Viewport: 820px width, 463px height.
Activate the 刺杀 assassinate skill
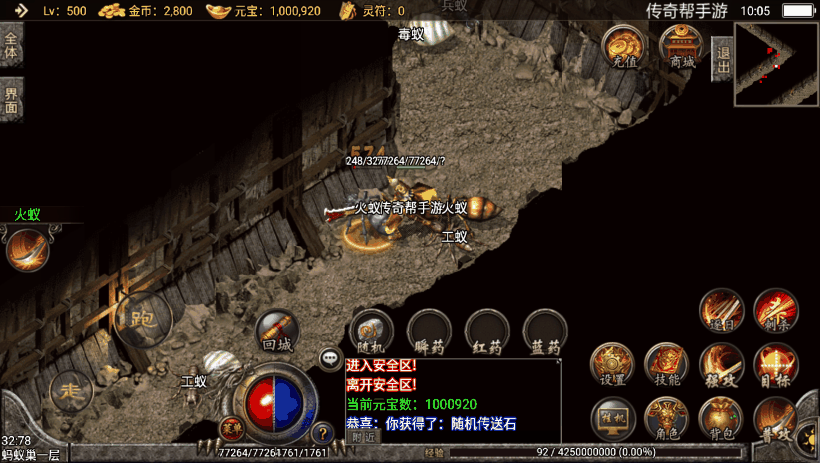pos(775,310)
